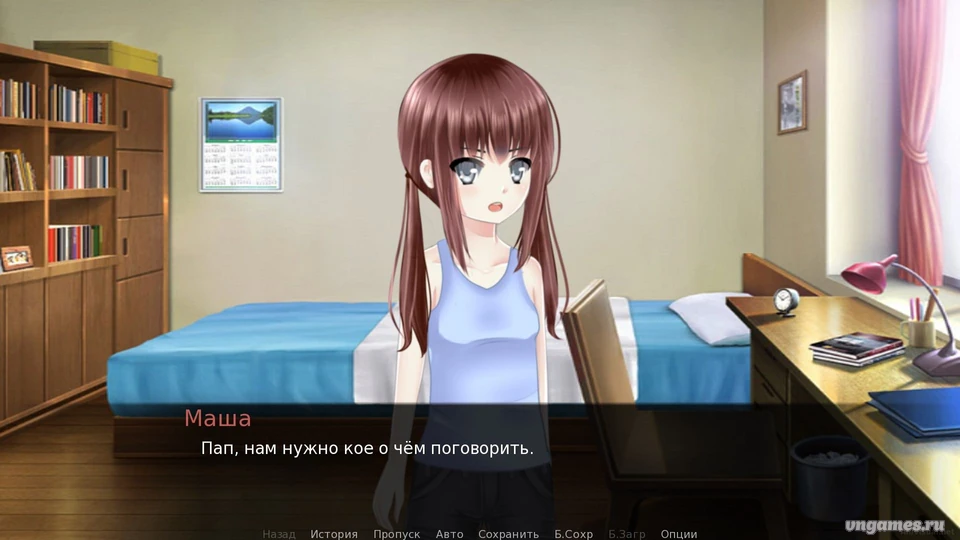The height and width of the screenshot is (540, 960).
Task: Quick load with Б.Загр
Action: (x=627, y=534)
